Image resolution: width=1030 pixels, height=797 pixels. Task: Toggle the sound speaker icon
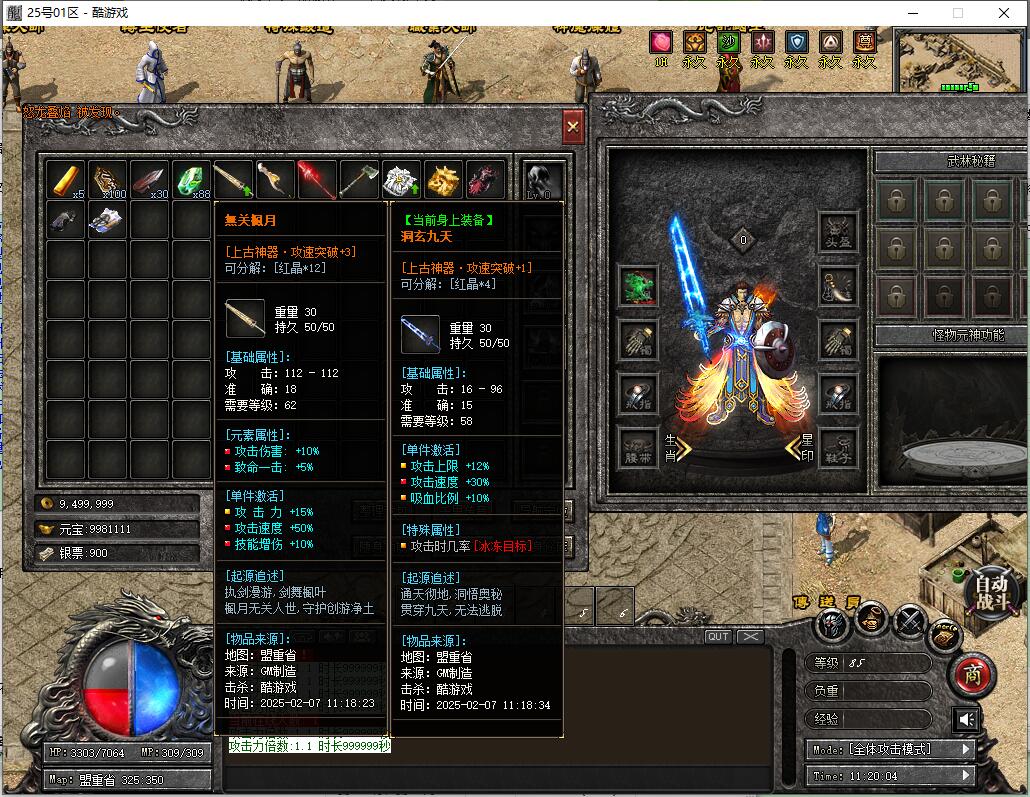coord(966,719)
